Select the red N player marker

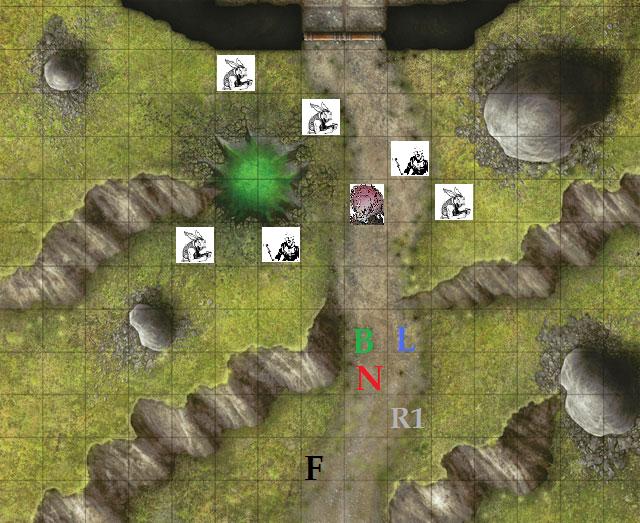pyautogui.click(x=370, y=379)
